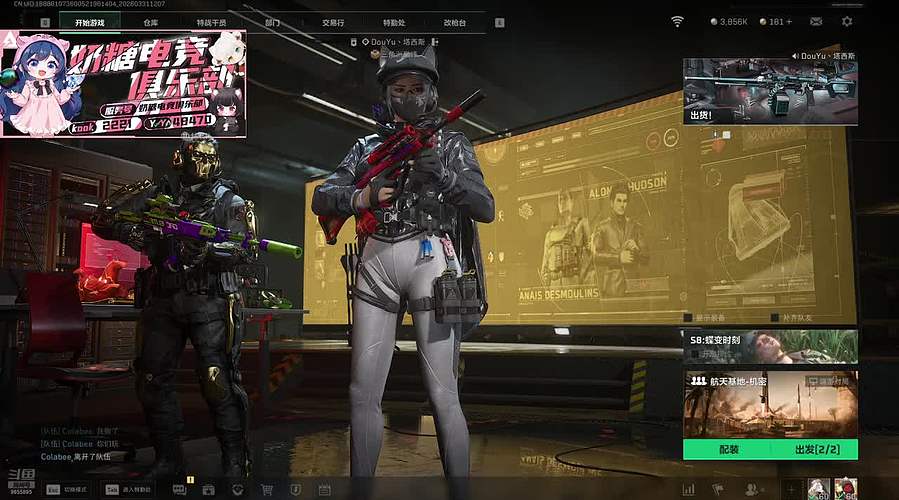This screenshot has height=500, width=899.
Task: Select the 开始游戏 start game tab
Action: click(90, 22)
